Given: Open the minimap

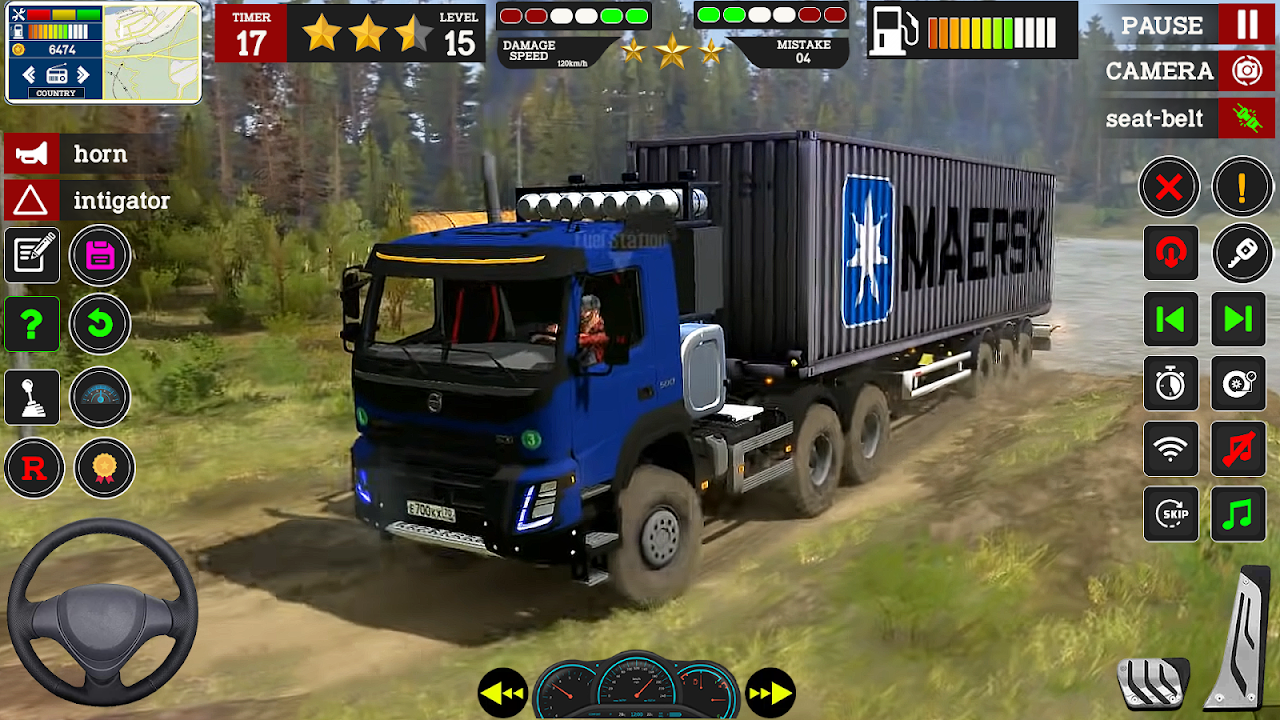Looking at the screenshot, I should (x=151, y=53).
